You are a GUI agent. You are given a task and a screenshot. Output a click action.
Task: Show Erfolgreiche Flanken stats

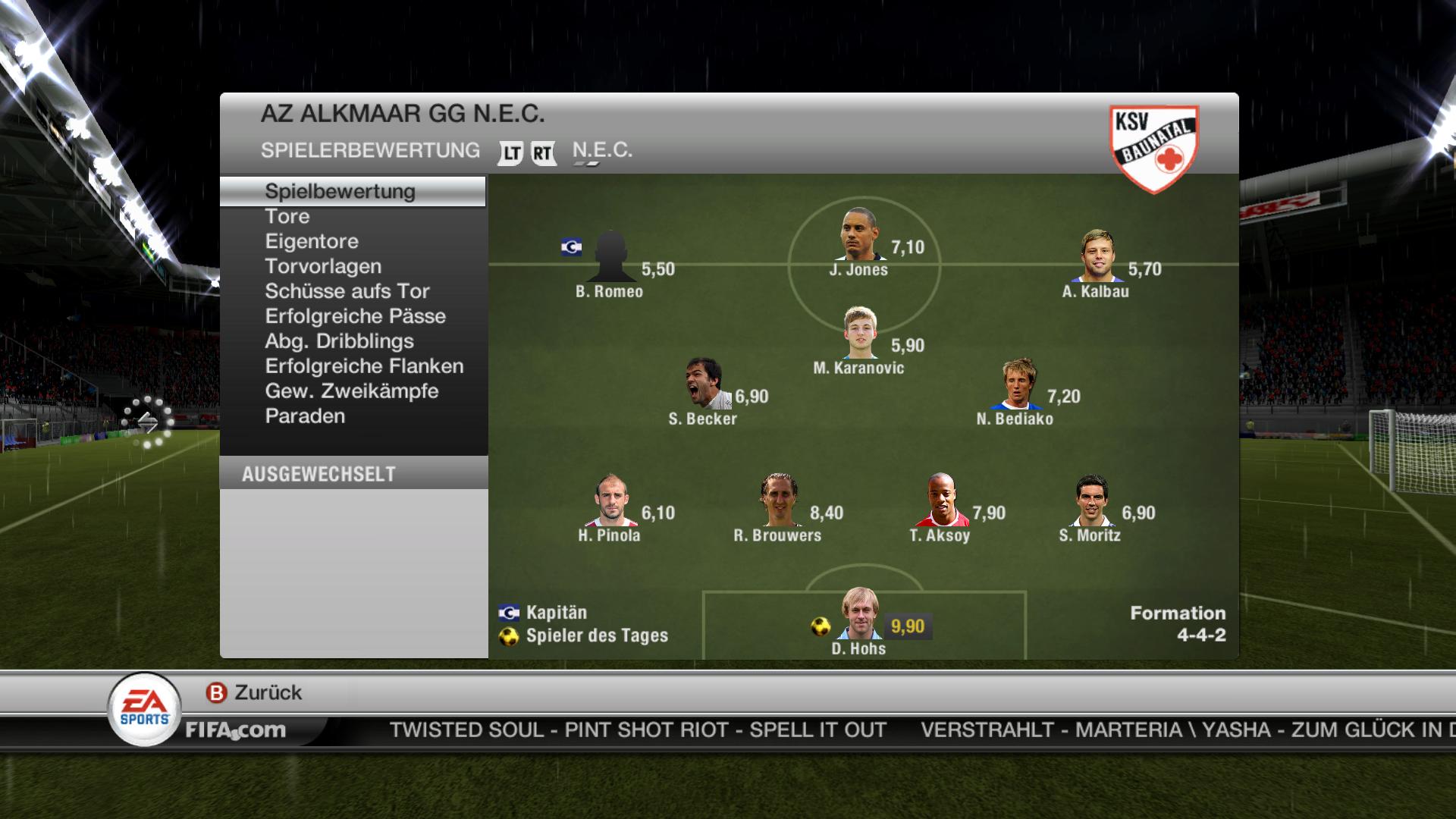364,367
